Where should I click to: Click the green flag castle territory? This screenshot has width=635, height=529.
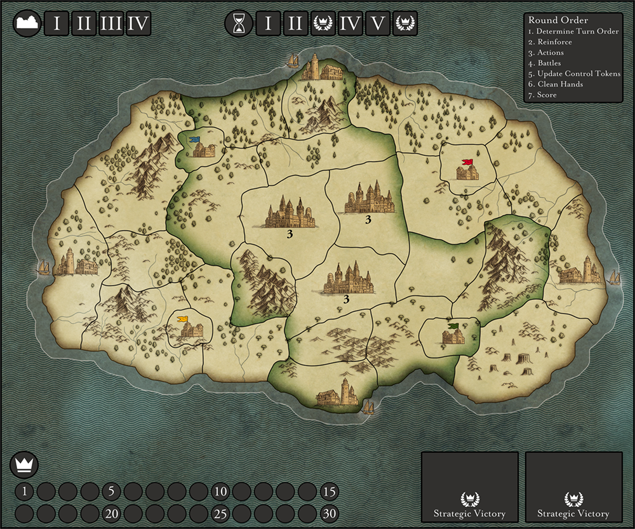click(452, 334)
